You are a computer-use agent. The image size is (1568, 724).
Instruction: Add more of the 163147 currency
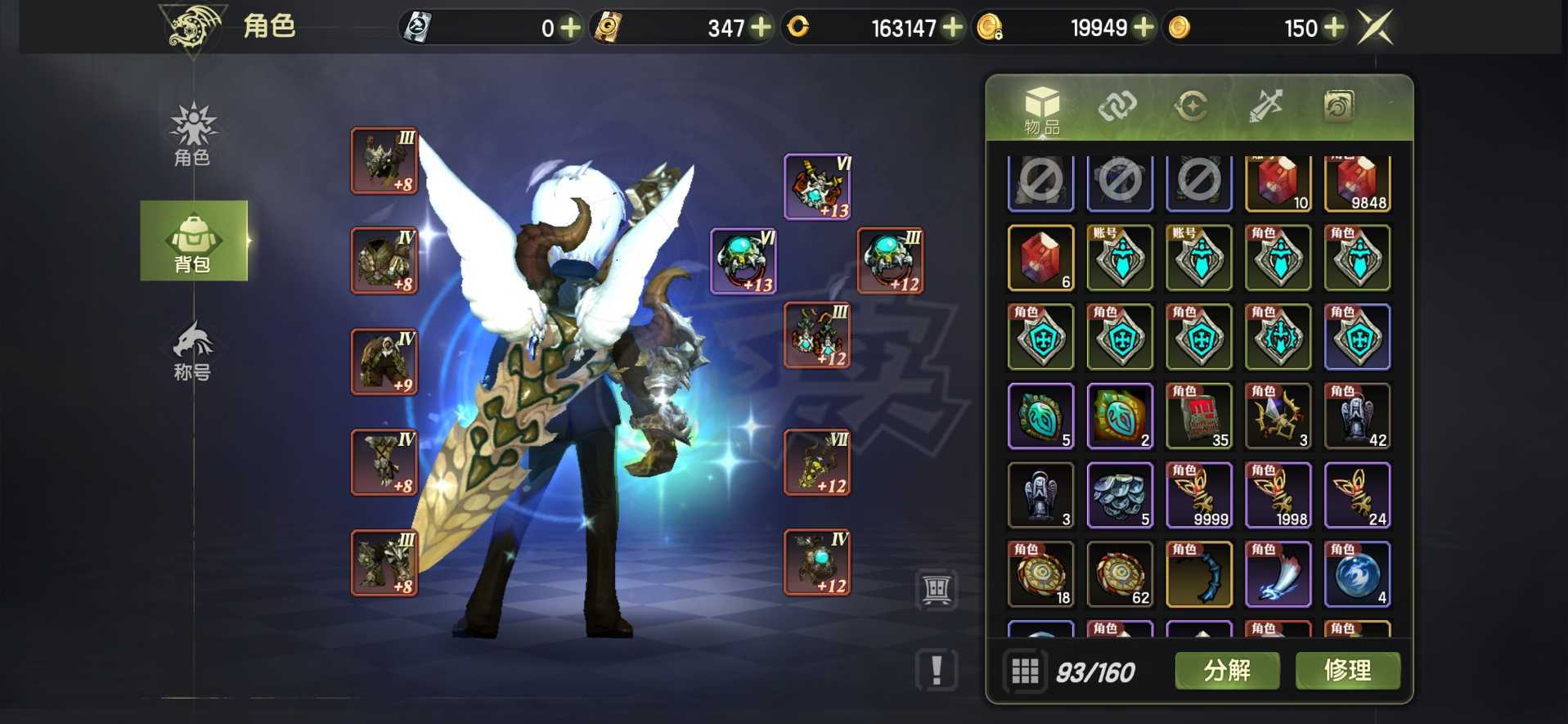coord(952,28)
